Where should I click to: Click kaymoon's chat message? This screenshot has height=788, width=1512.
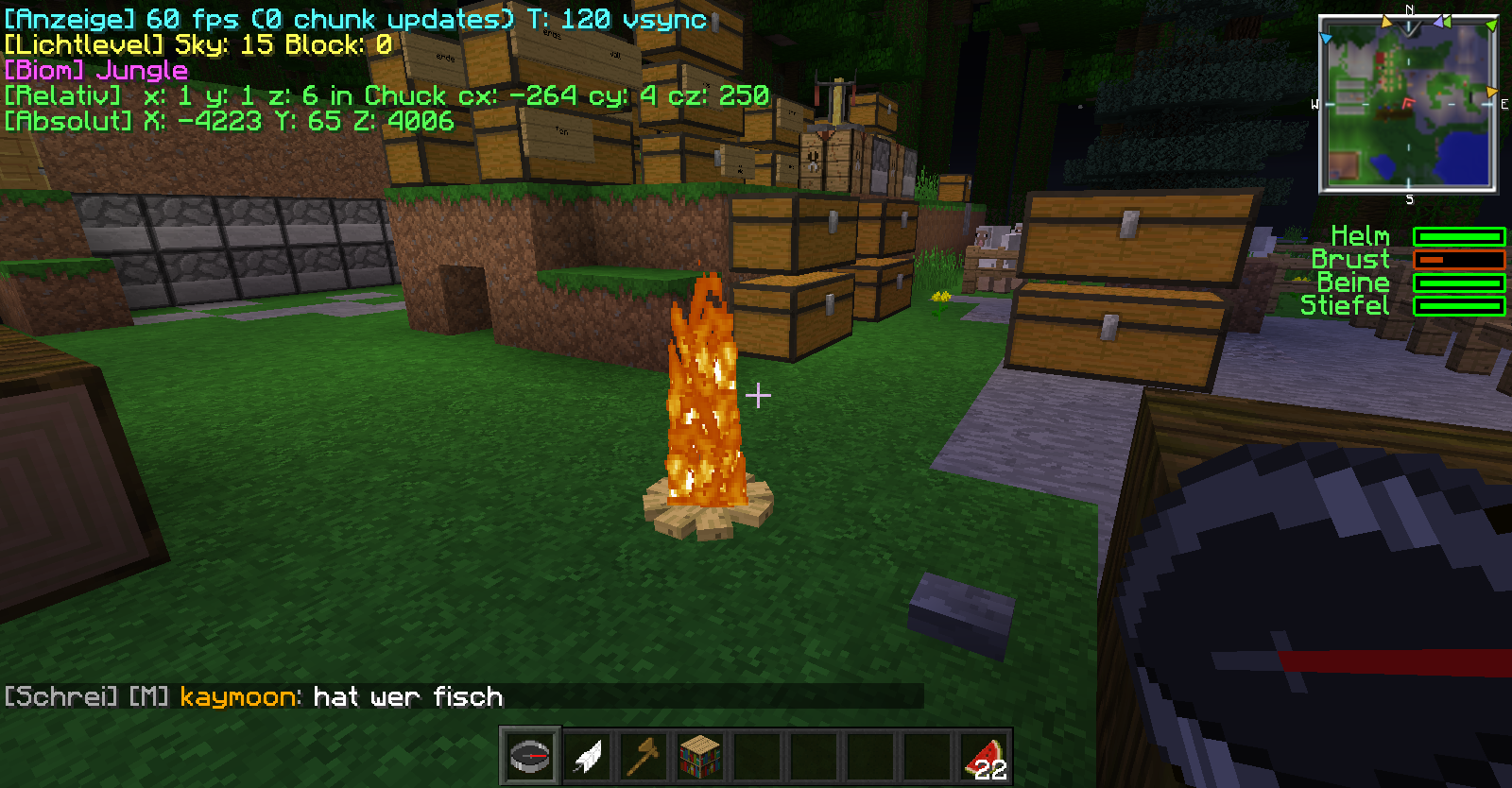[x=407, y=697]
